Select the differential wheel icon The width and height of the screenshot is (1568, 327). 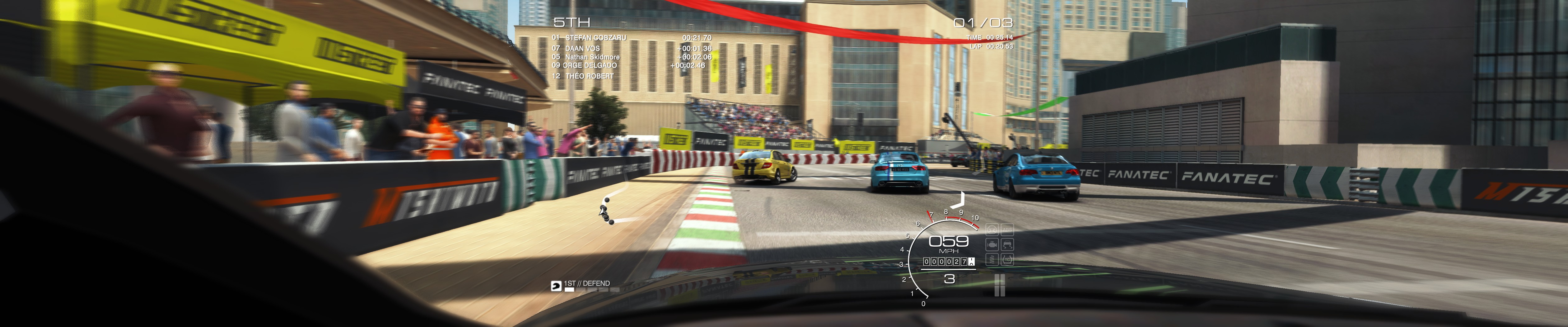coord(992,230)
